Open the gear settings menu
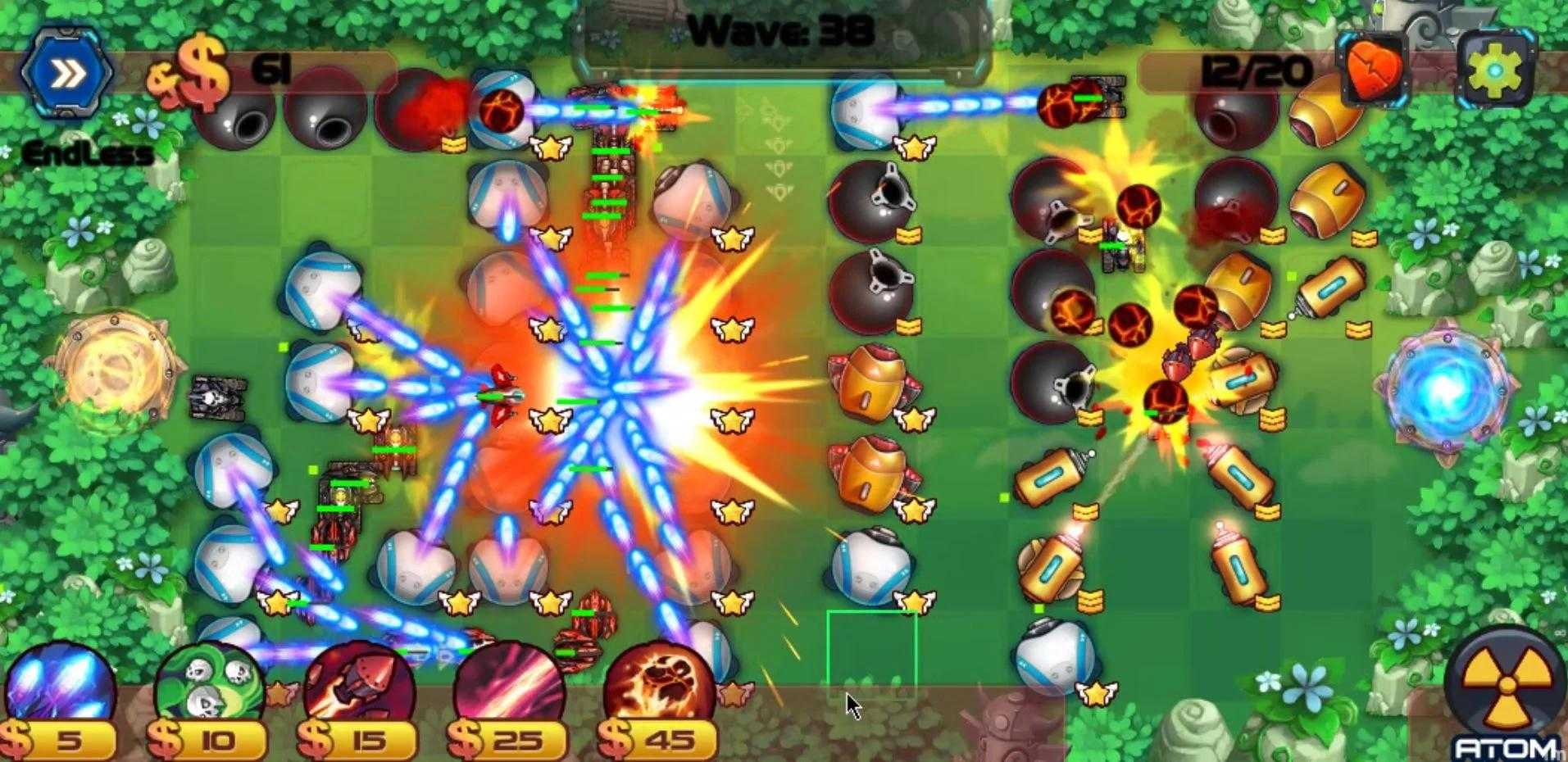The height and width of the screenshot is (762, 1568). [x=1496, y=69]
